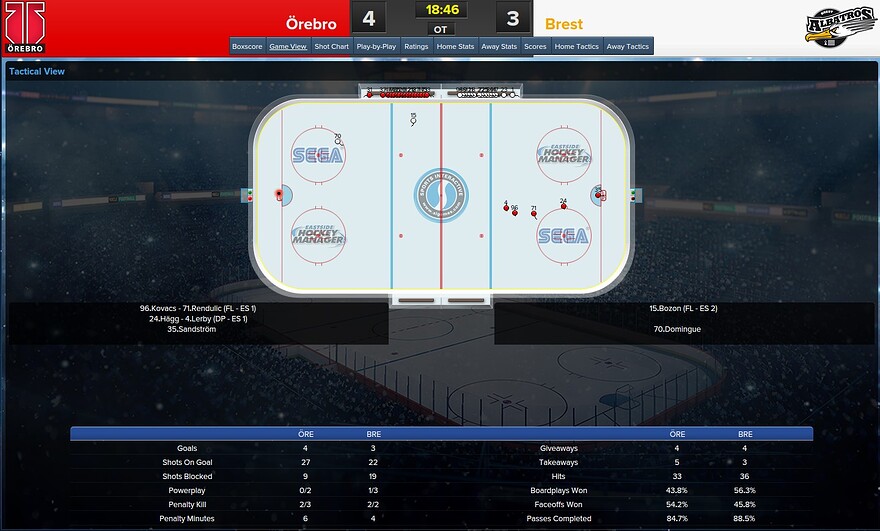Open the Ratings tab
This screenshot has height=531, width=880.
pos(416,47)
